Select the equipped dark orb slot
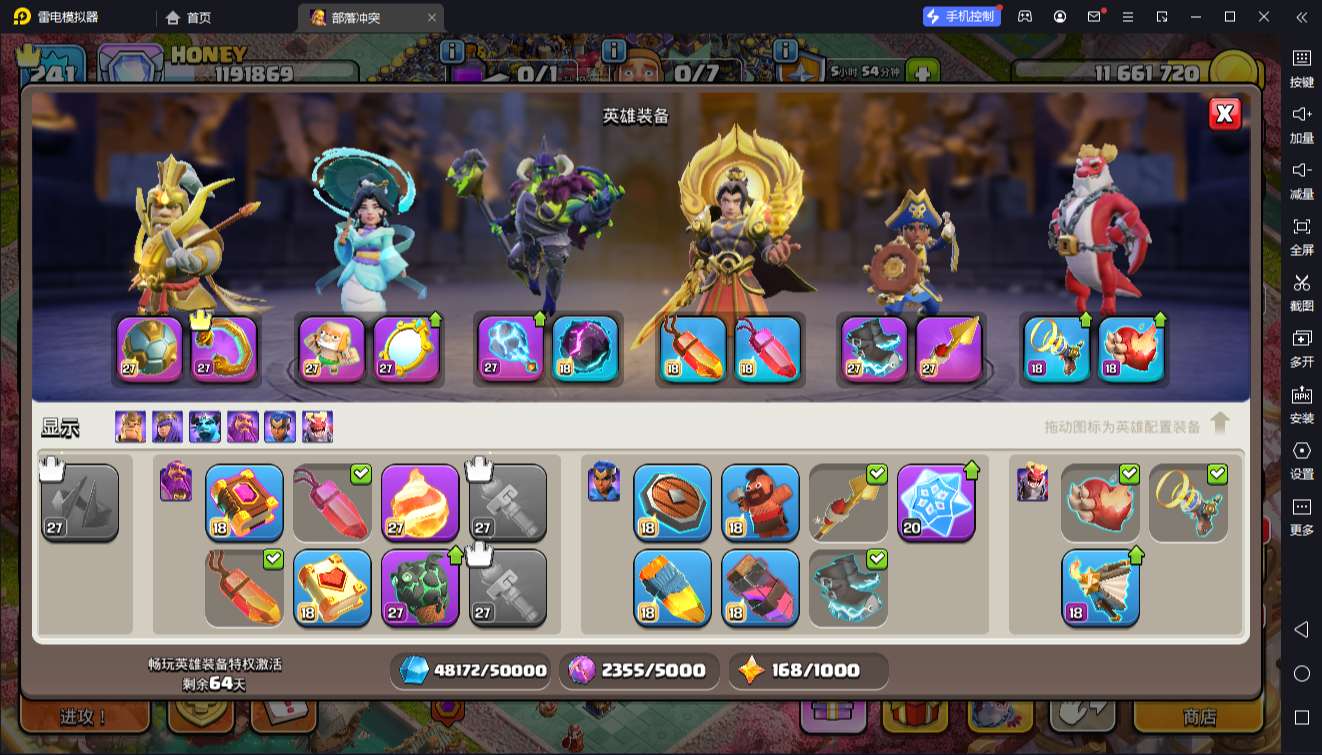1322x755 pixels. (585, 349)
